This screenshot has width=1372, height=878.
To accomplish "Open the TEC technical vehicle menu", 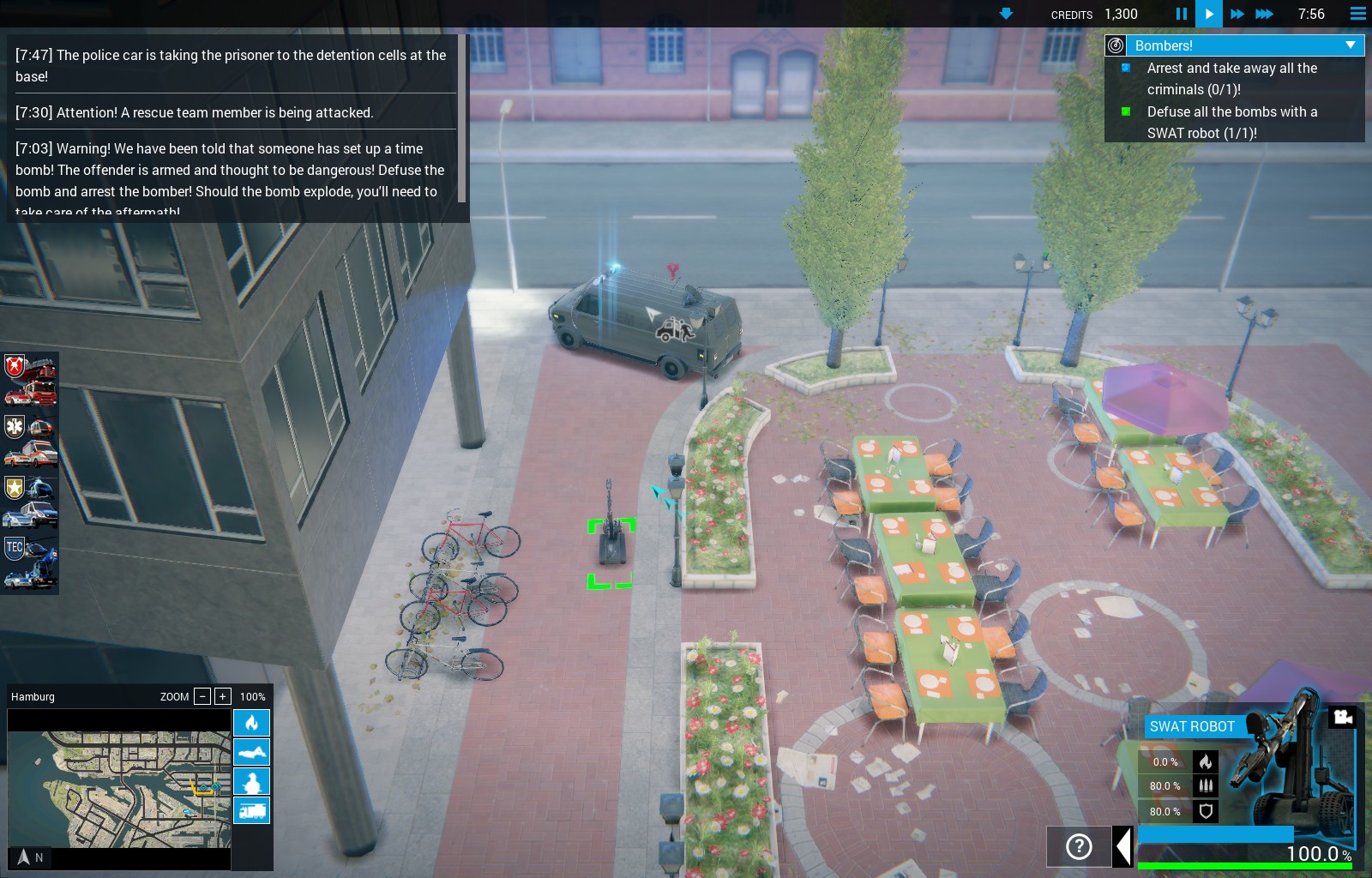I will point(30,562).
